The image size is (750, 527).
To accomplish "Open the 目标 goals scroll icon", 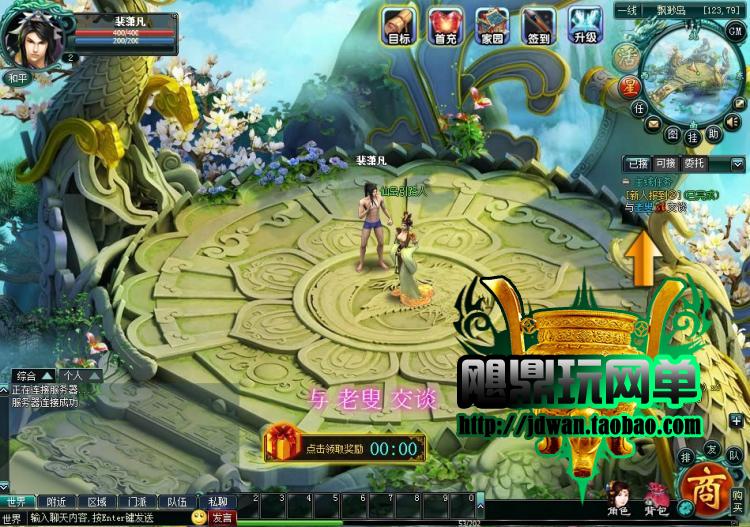I will (x=399, y=25).
